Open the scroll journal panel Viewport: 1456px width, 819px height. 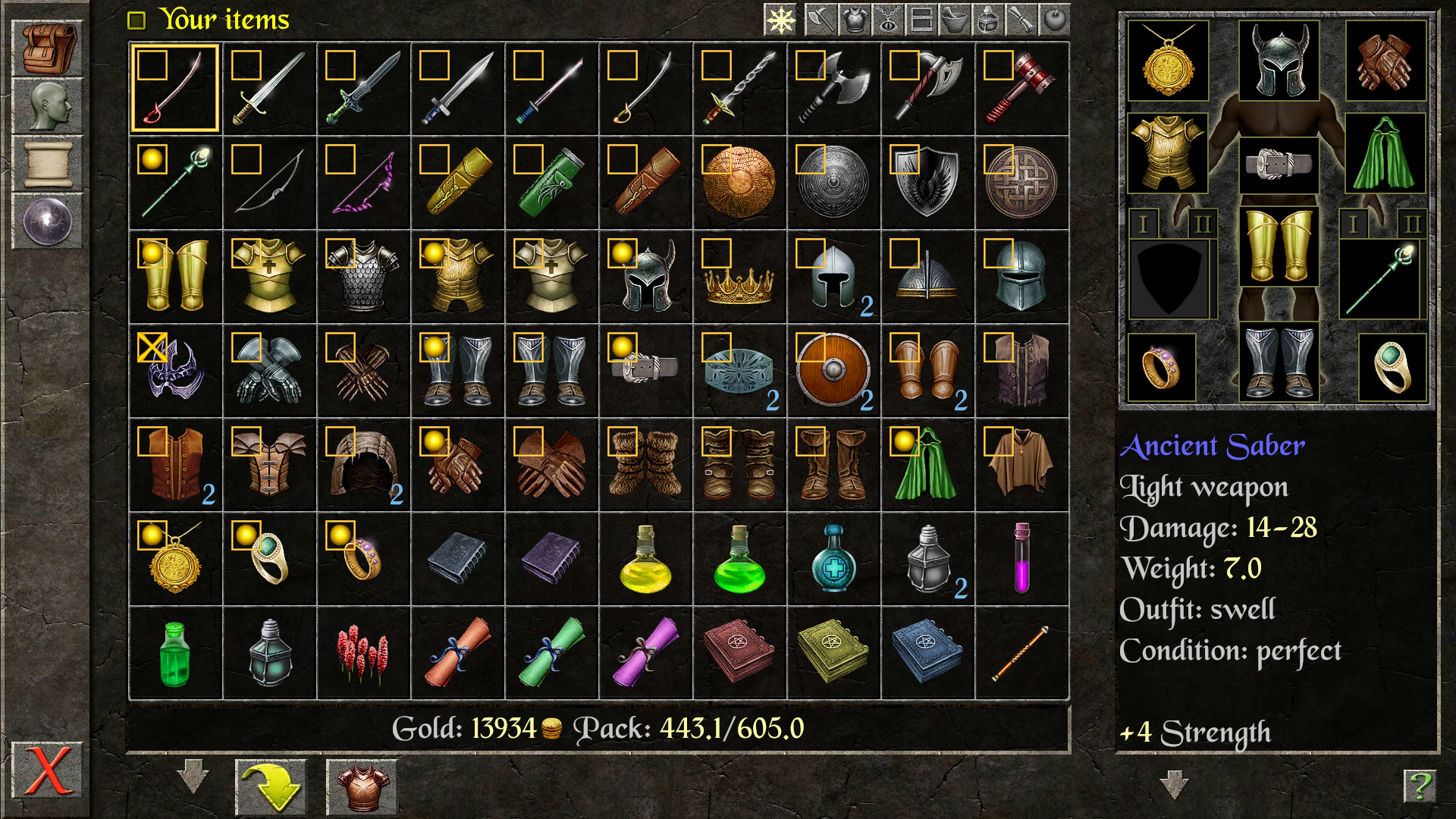click(x=47, y=161)
